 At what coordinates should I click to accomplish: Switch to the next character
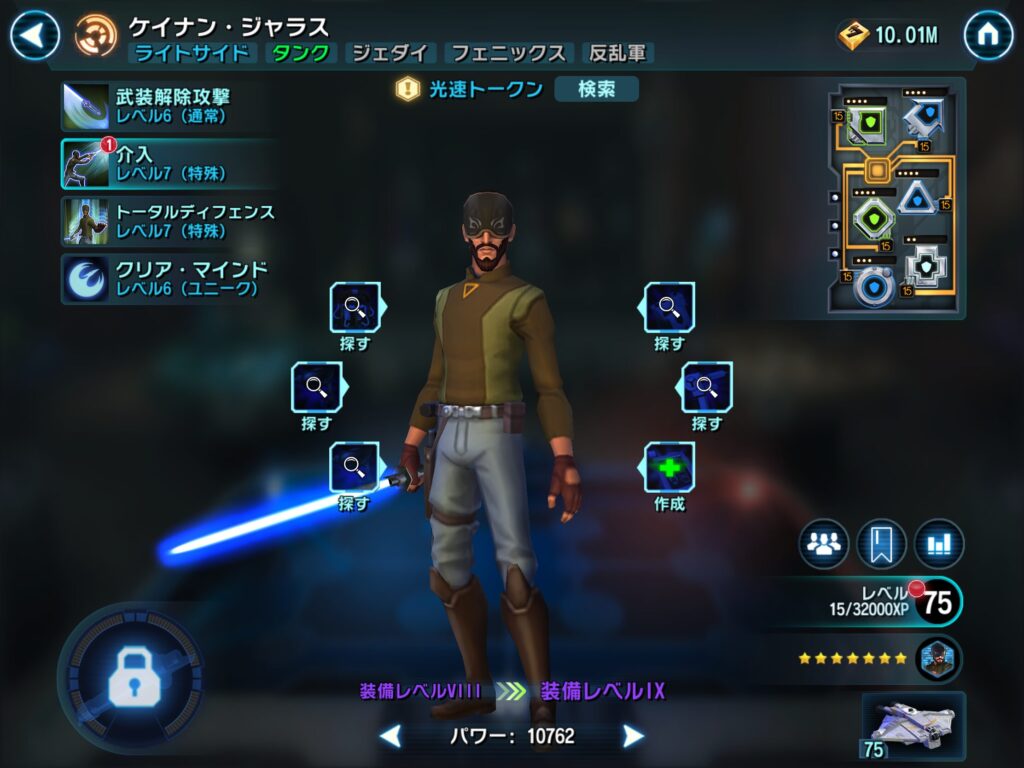pos(633,737)
